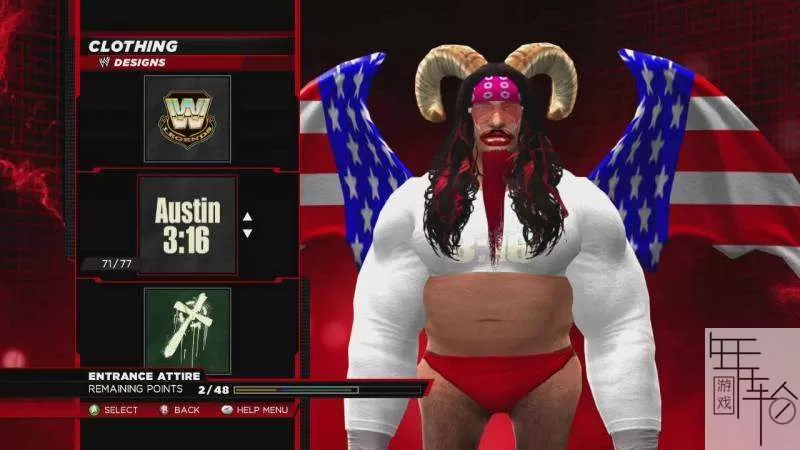Pick the green cross design thumbnail
This screenshot has height=450, width=800.
tap(187, 330)
